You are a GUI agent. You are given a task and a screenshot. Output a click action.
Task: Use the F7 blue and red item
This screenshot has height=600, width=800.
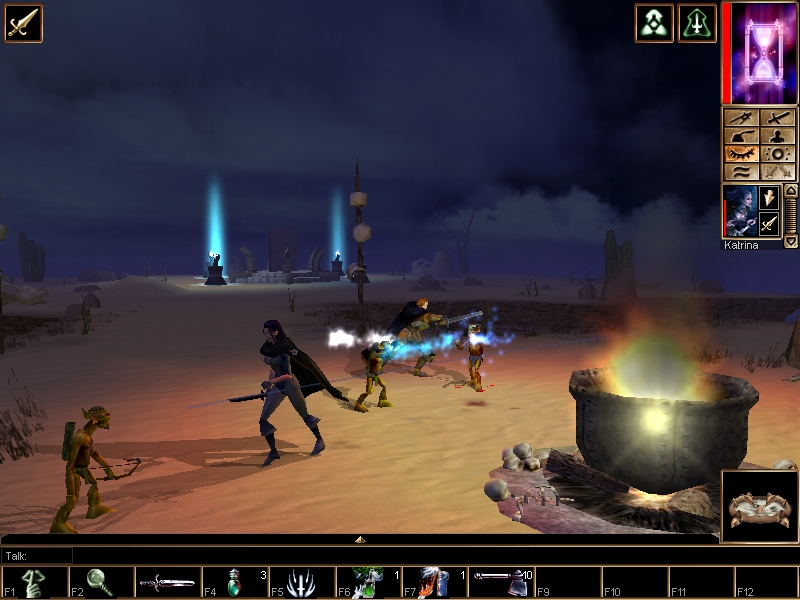click(x=434, y=582)
